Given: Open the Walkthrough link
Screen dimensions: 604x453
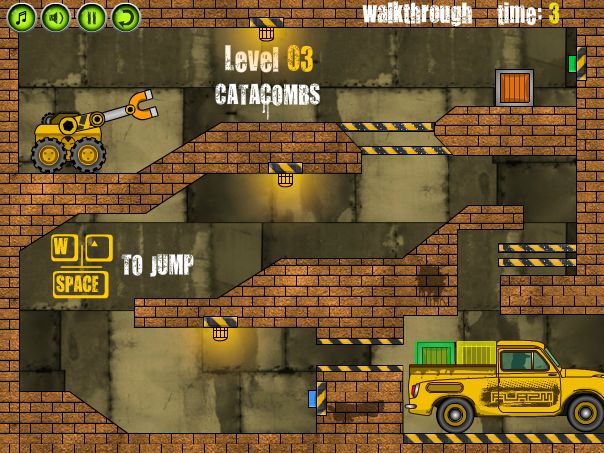Looking at the screenshot, I should click(x=417, y=14).
